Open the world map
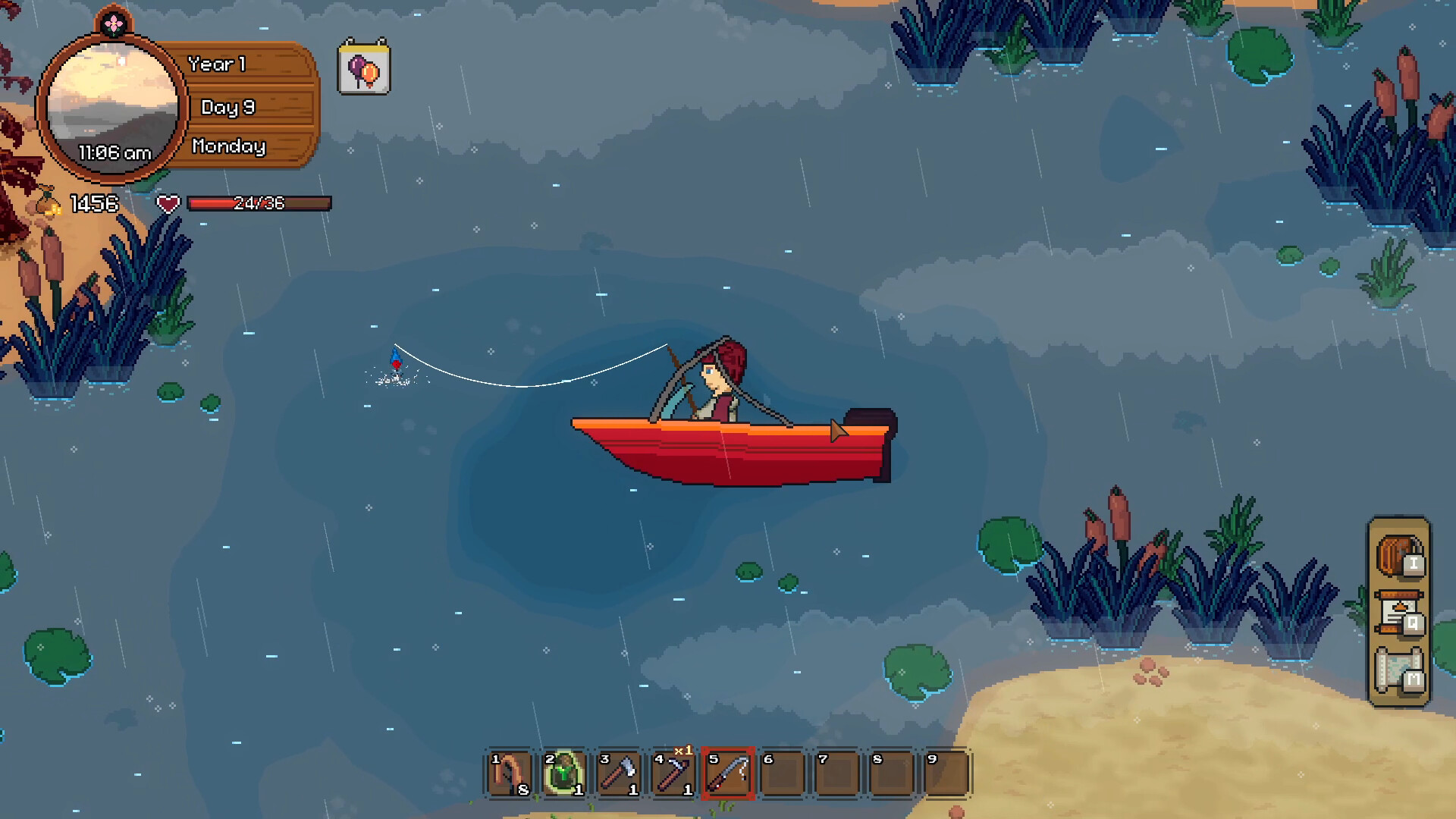The width and height of the screenshot is (1456, 819). pos(1399,670)
